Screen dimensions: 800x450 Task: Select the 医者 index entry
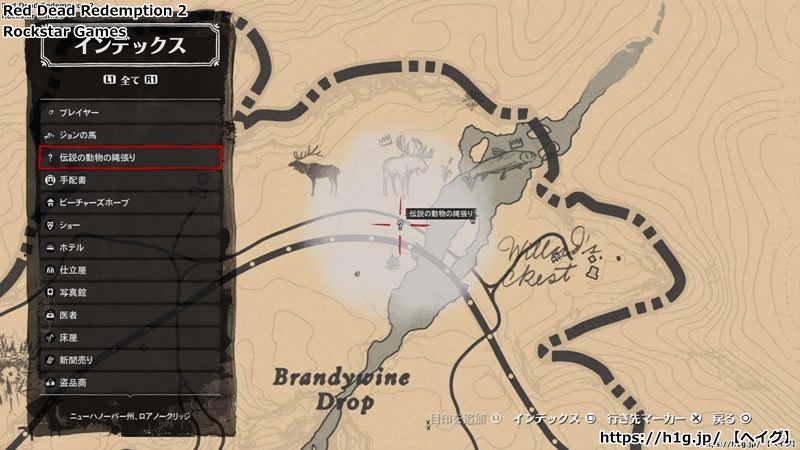pyautogui.click(x=130, y=315)
